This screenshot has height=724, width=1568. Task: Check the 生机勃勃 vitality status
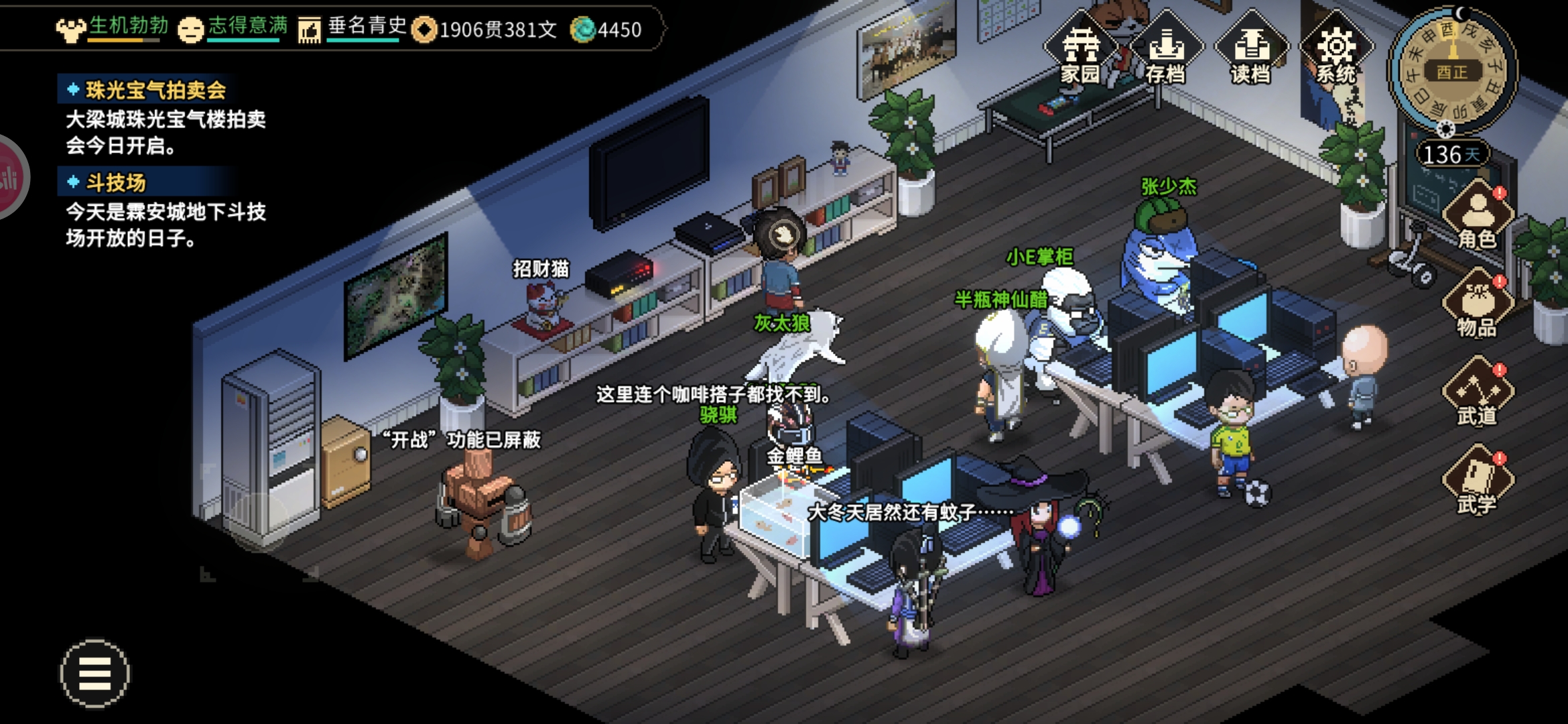coord(113,28)
